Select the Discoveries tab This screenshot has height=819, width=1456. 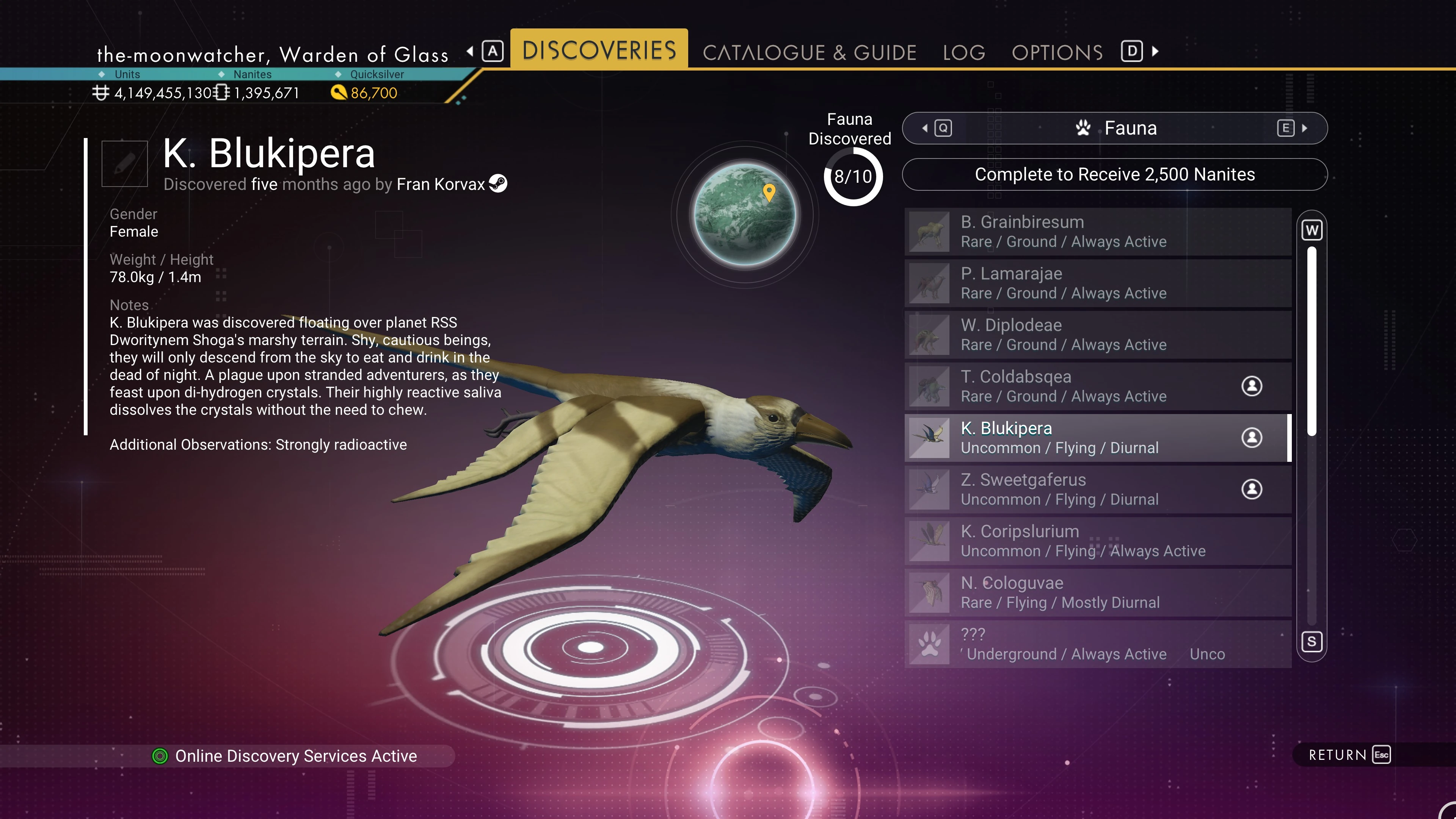(x=599, y=50)
